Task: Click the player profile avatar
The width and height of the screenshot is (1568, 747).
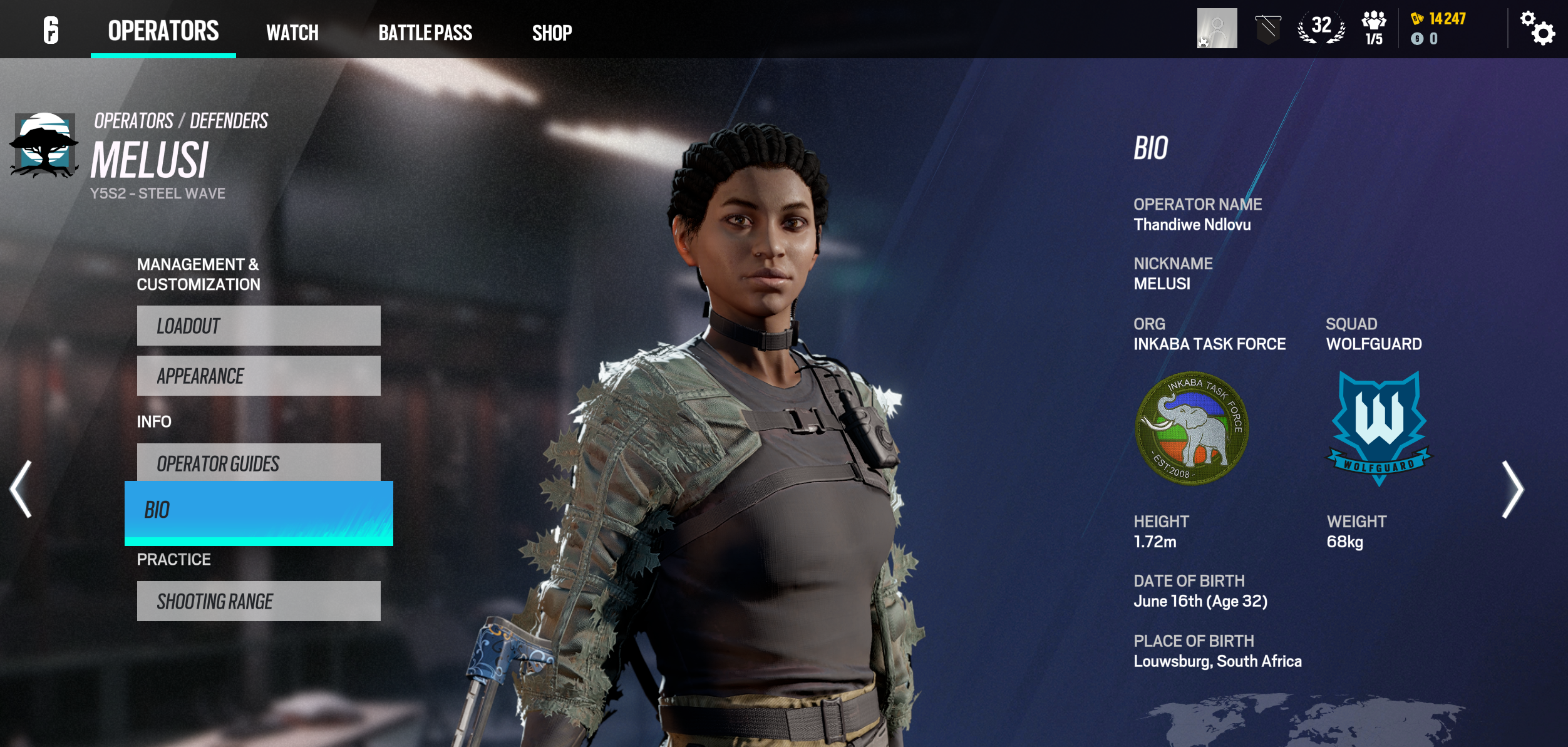Action: [1217, 28]
